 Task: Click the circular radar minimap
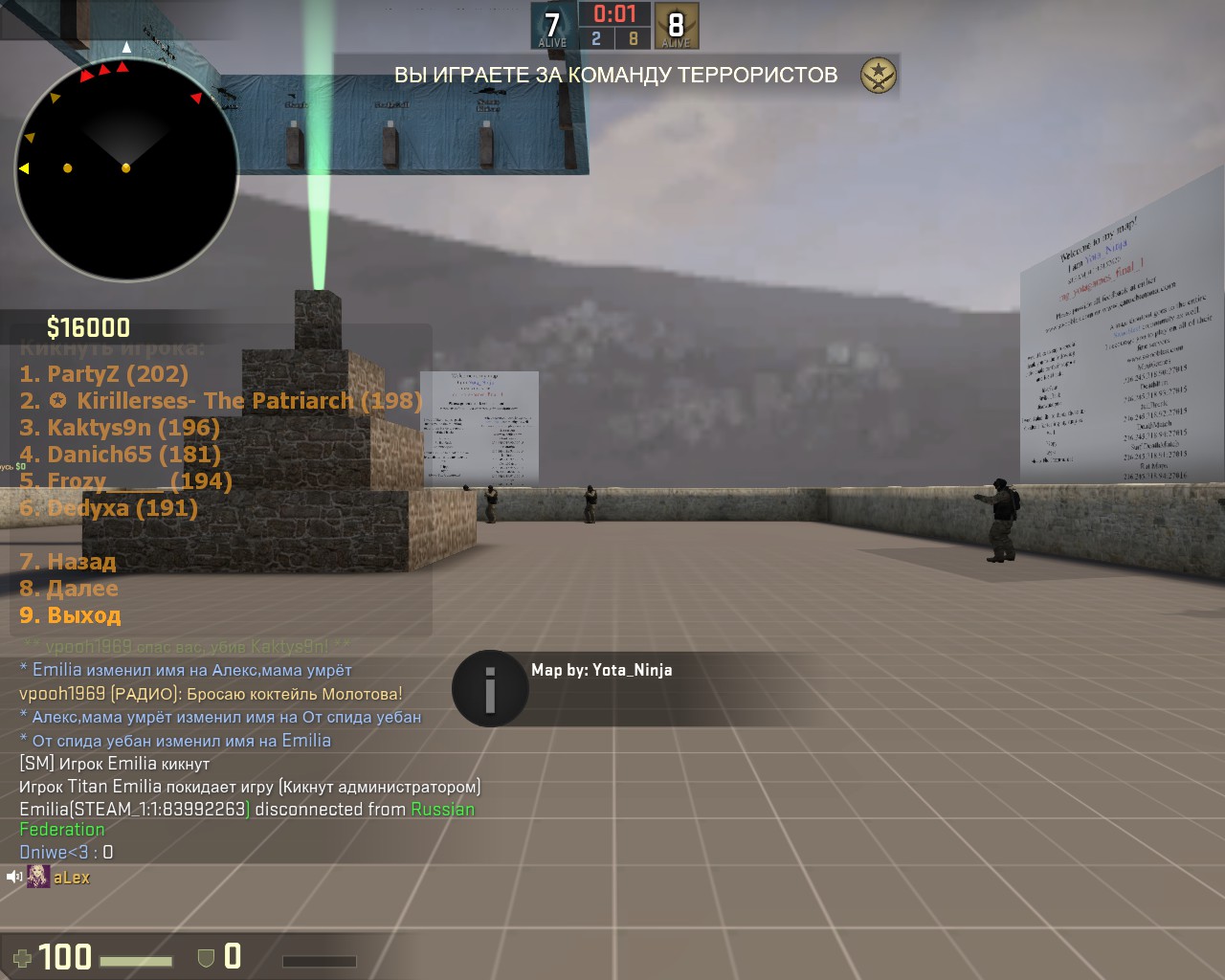tap(126, 169)
